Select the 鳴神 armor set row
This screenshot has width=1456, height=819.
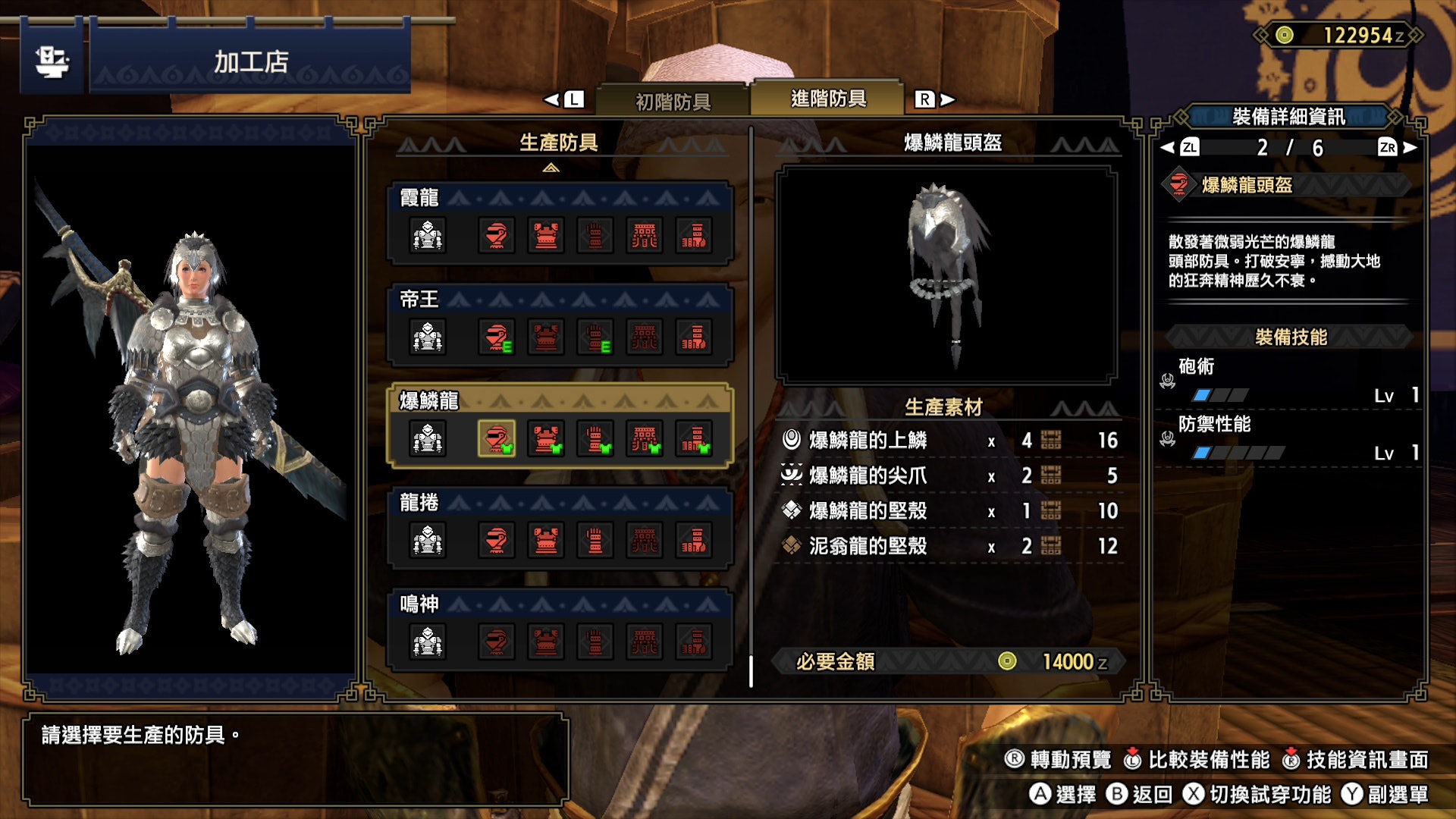560,629
